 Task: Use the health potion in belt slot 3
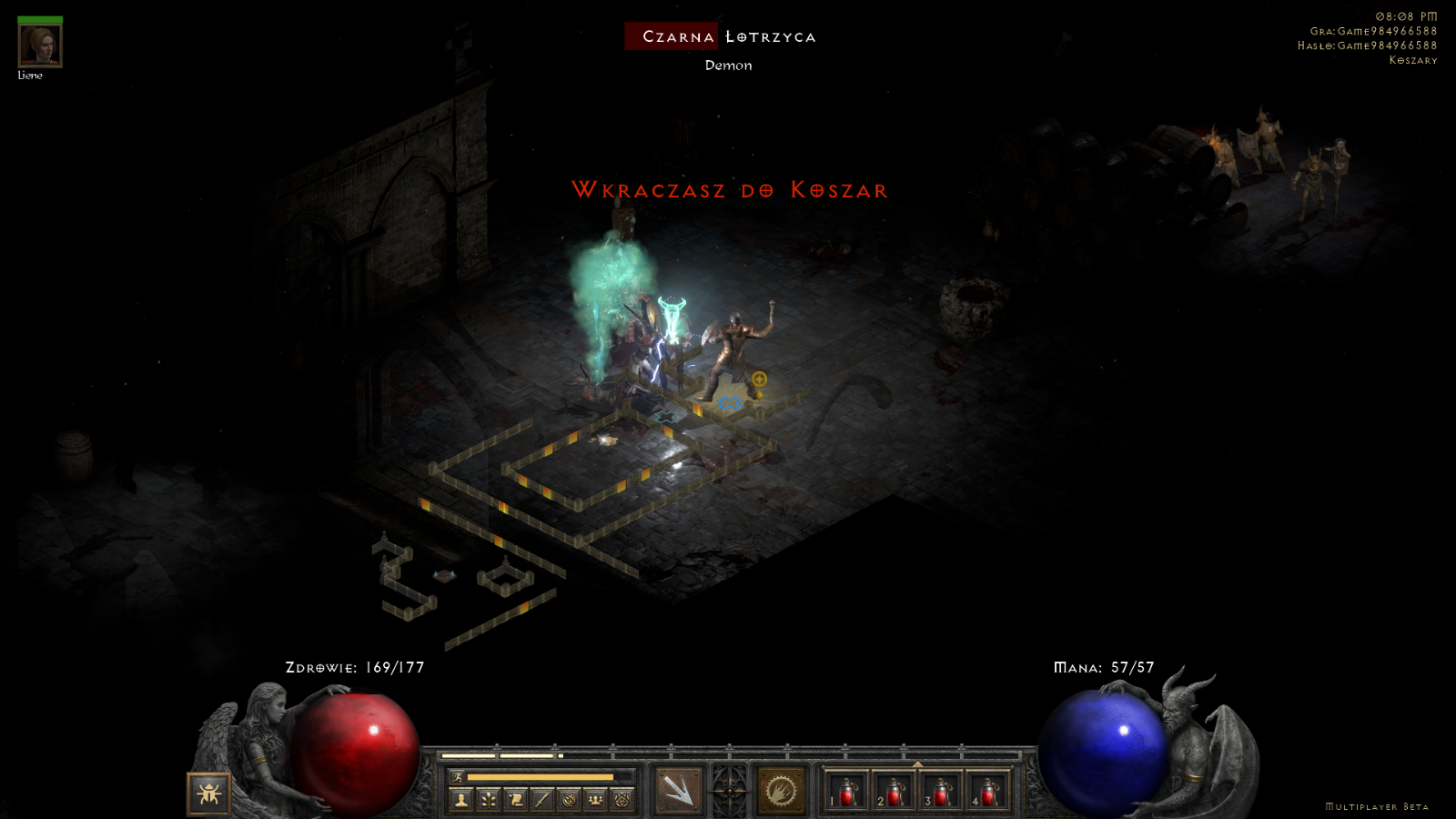pyautogui.click(x=941, y=791)
